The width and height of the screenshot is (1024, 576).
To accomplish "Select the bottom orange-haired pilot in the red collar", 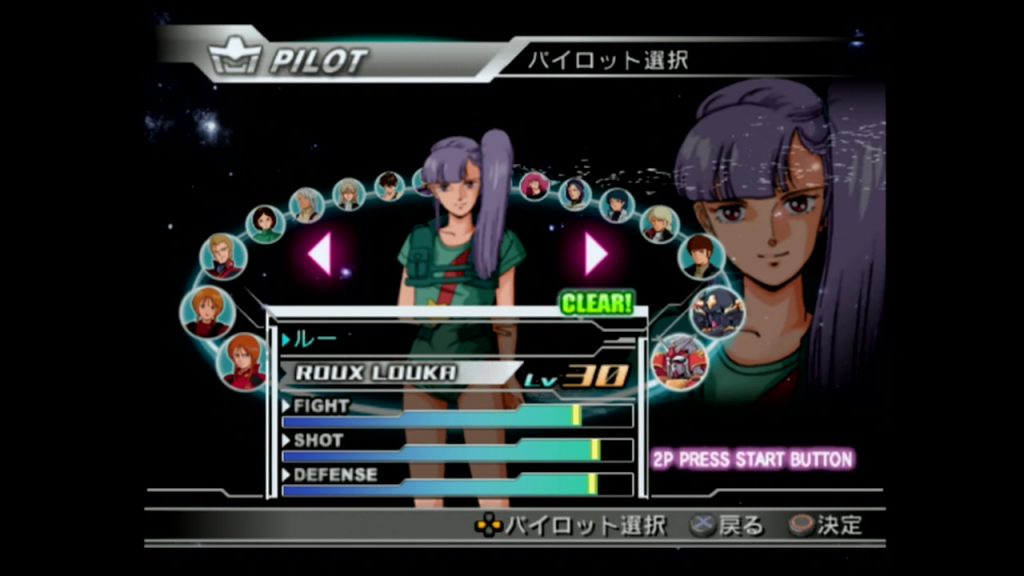I will click(243, 361).
